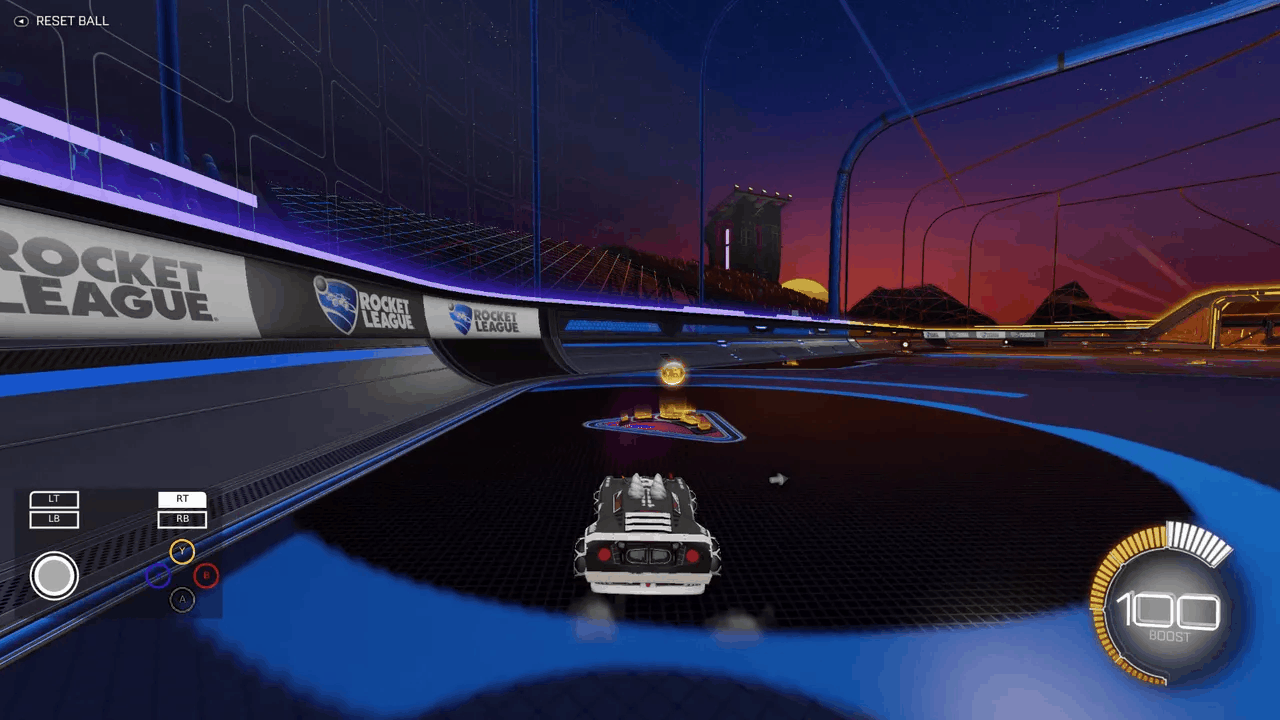Viewport: 1280px width, 720px height.
Task: Click the BOOST label under the gauge
Action: pyautogui.click(x=1172, y=634)
